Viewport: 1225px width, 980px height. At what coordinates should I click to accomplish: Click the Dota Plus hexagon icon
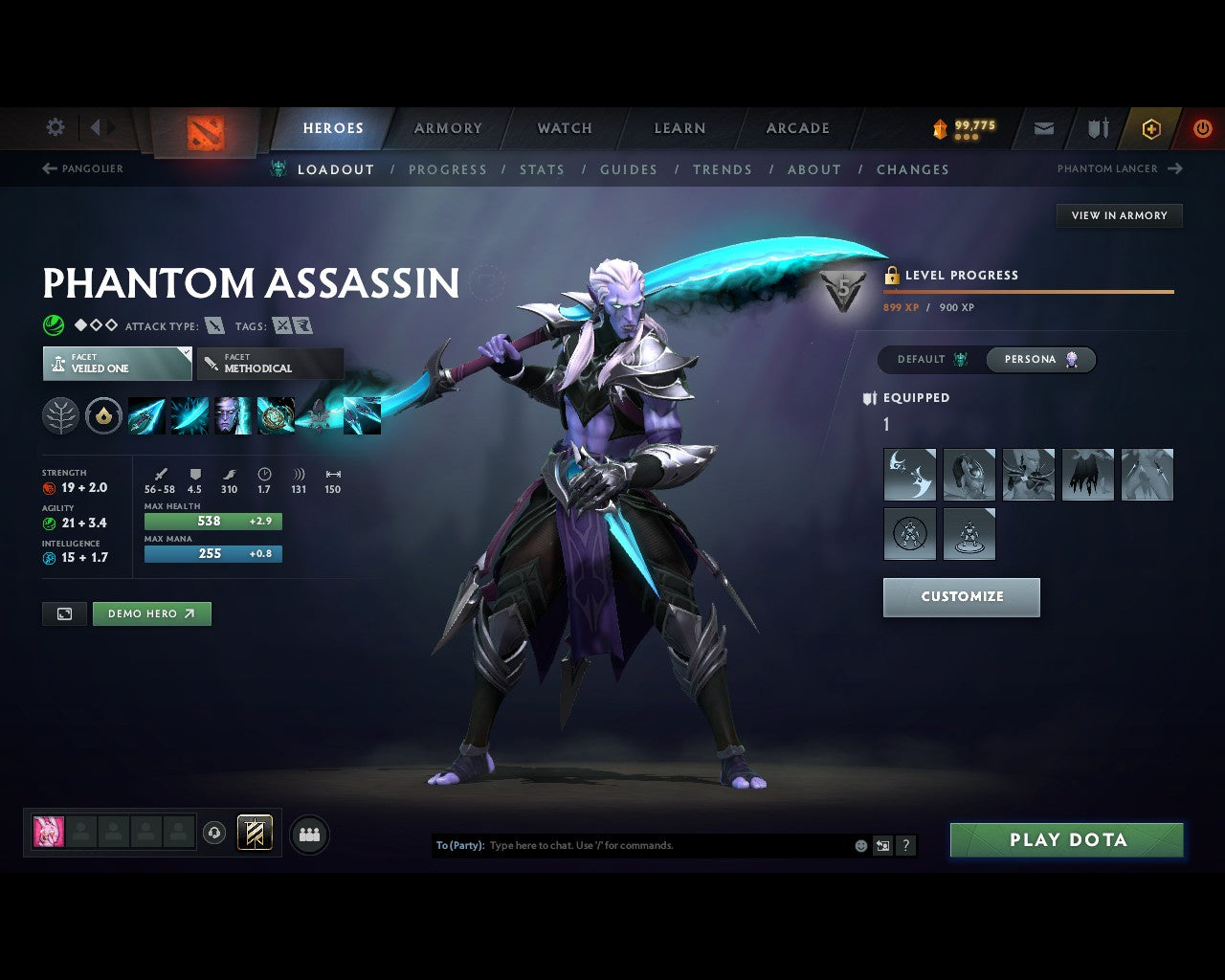tap(1151, 128)
